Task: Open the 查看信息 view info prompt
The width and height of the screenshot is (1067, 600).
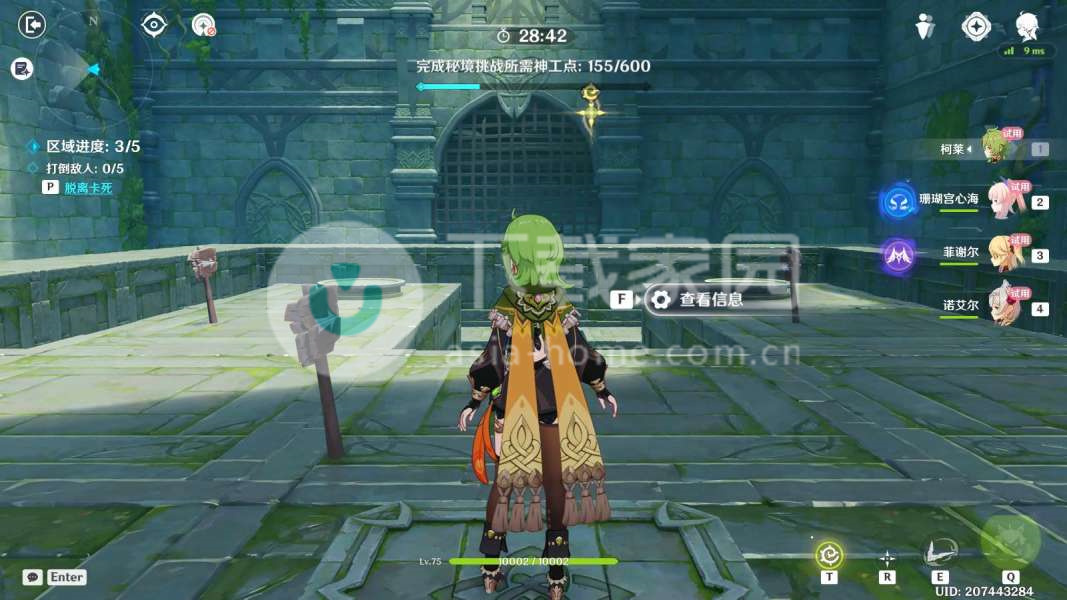Action: click(710, 298)
